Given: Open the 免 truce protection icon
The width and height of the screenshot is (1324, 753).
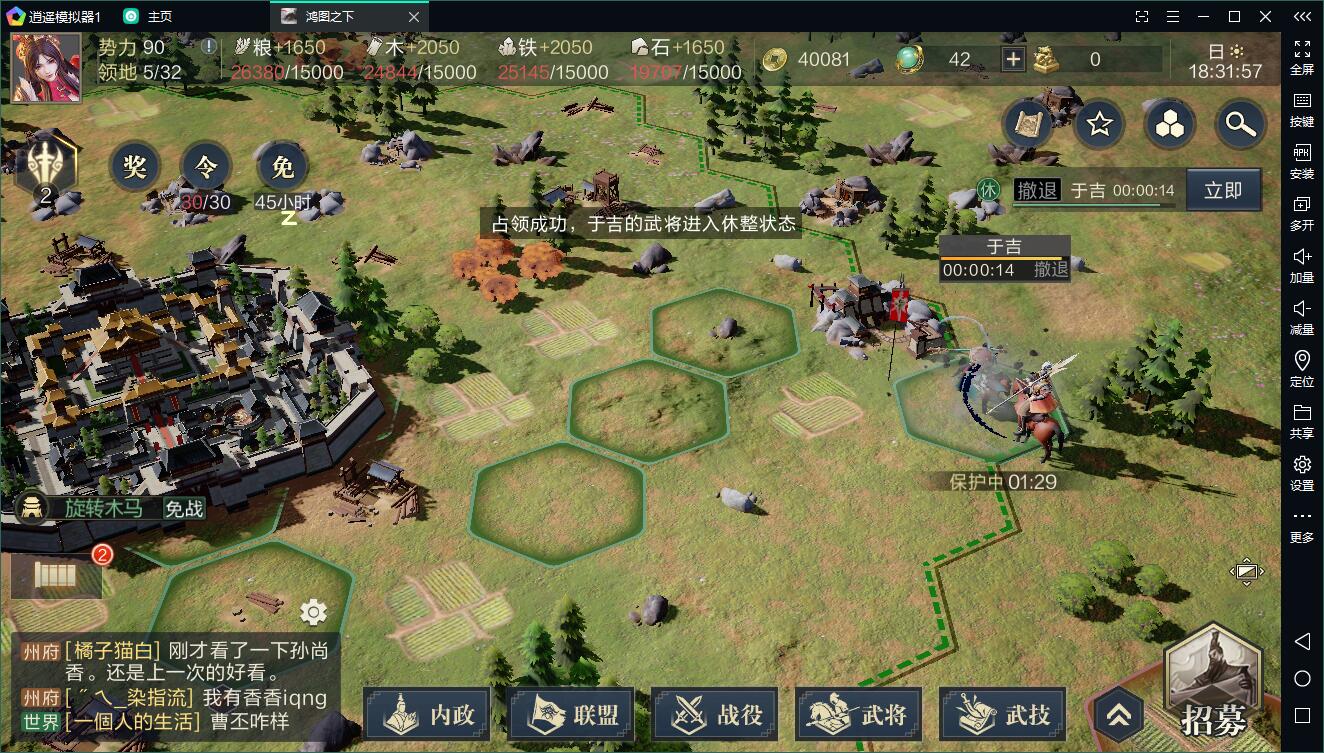Looking at the screenshot, I should (x=282, y=166).
